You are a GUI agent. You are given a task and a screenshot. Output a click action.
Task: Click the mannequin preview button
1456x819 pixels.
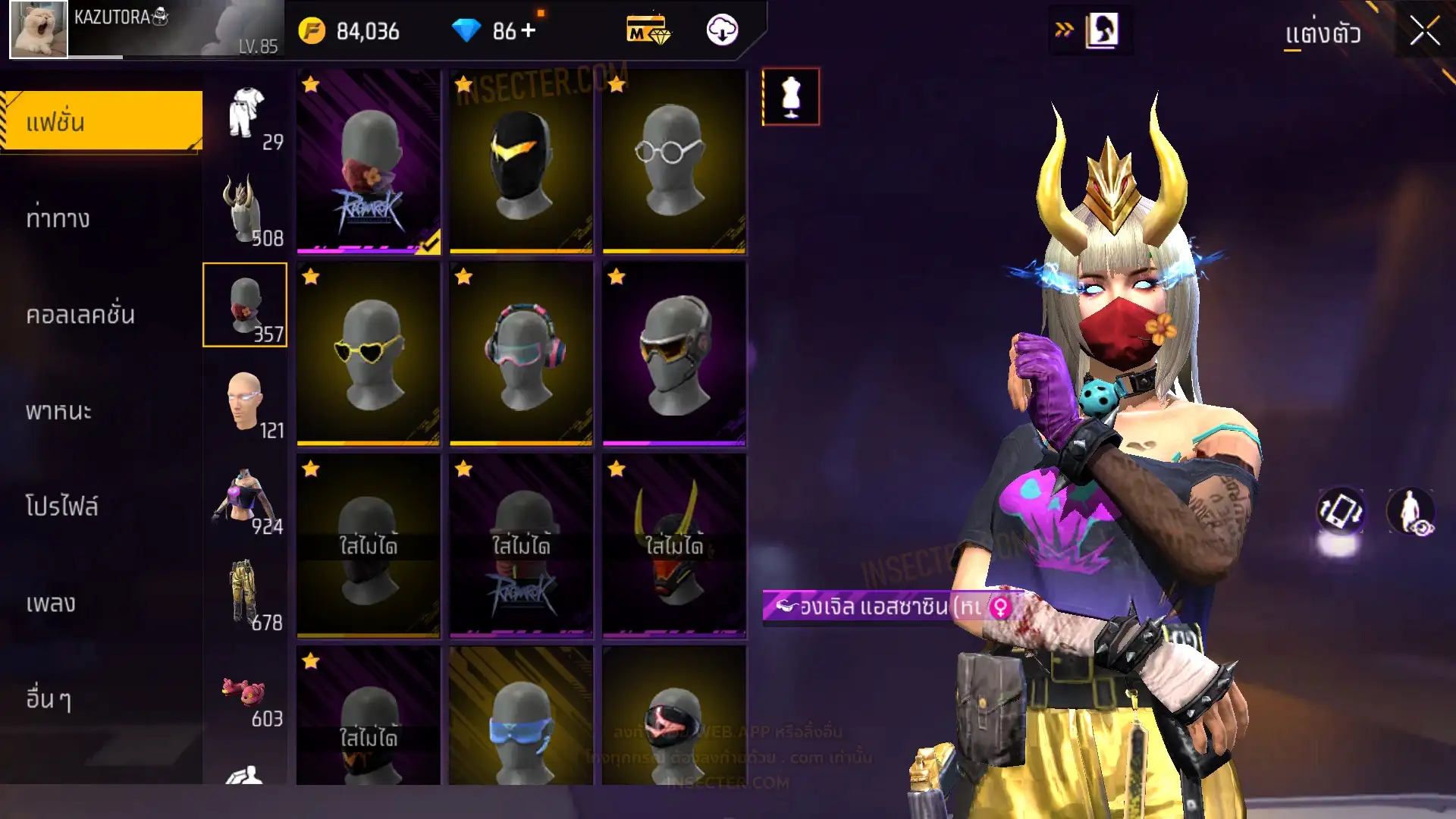[x=790, y=97]
